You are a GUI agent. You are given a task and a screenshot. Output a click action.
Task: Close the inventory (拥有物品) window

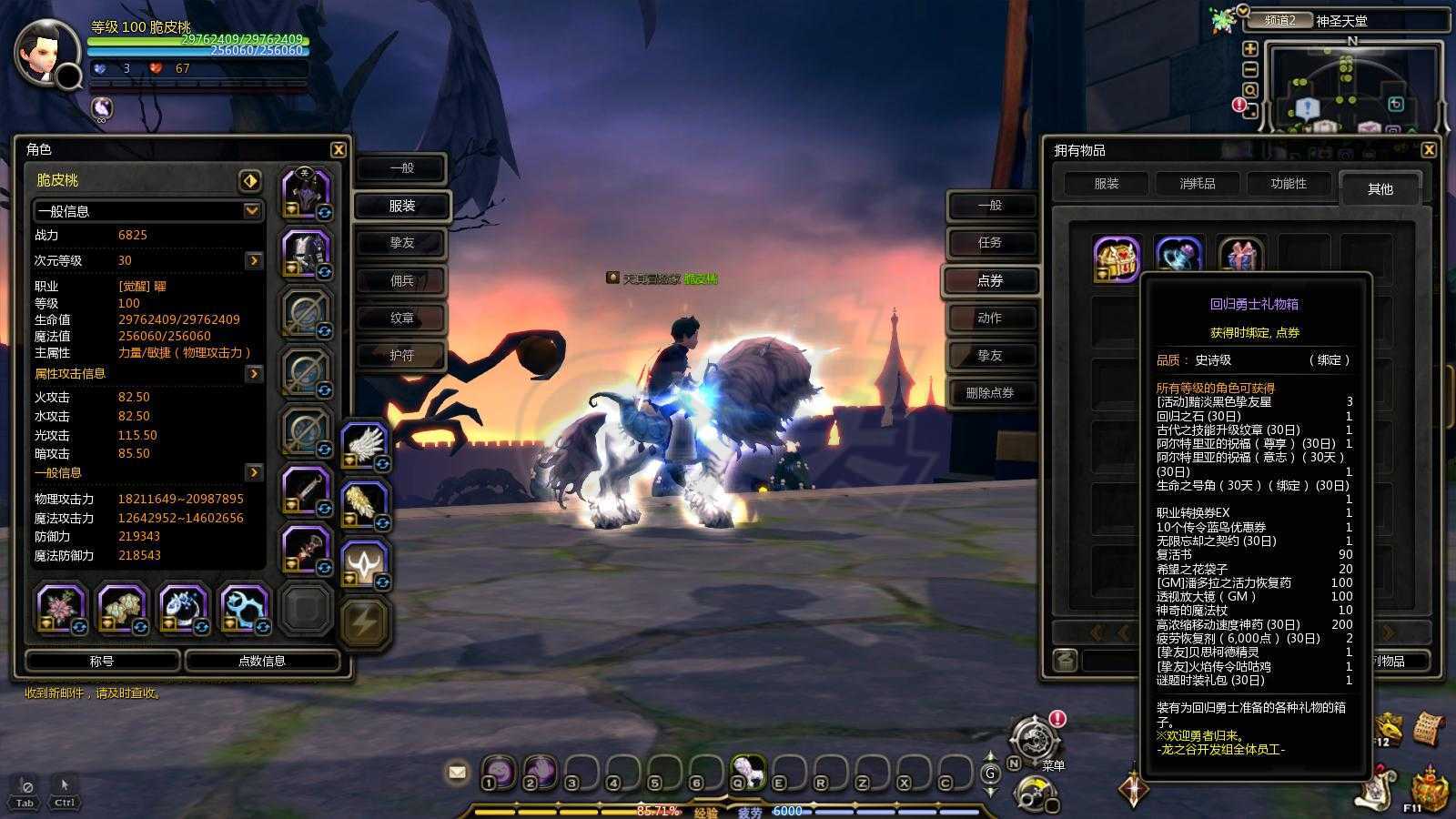(x=1428, y=150)
